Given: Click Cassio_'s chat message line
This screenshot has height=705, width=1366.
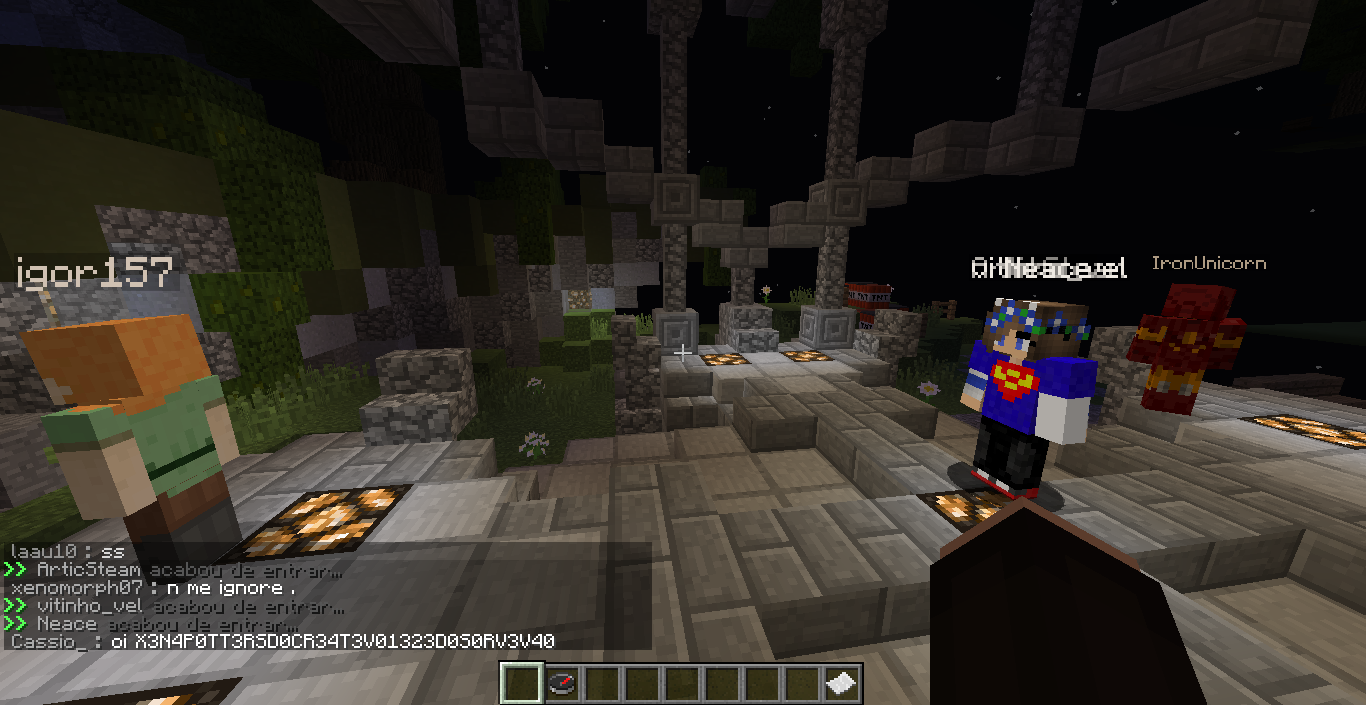Looking at the screenshot, I should click(283, 641).
